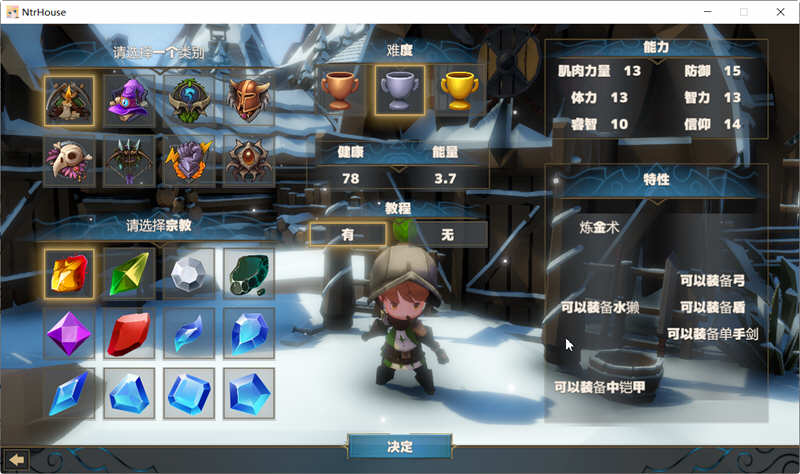Choose the green crystal religion
The height and width of the screenshot is (474, 800).
pyautogui.click(x=129, y=274)
